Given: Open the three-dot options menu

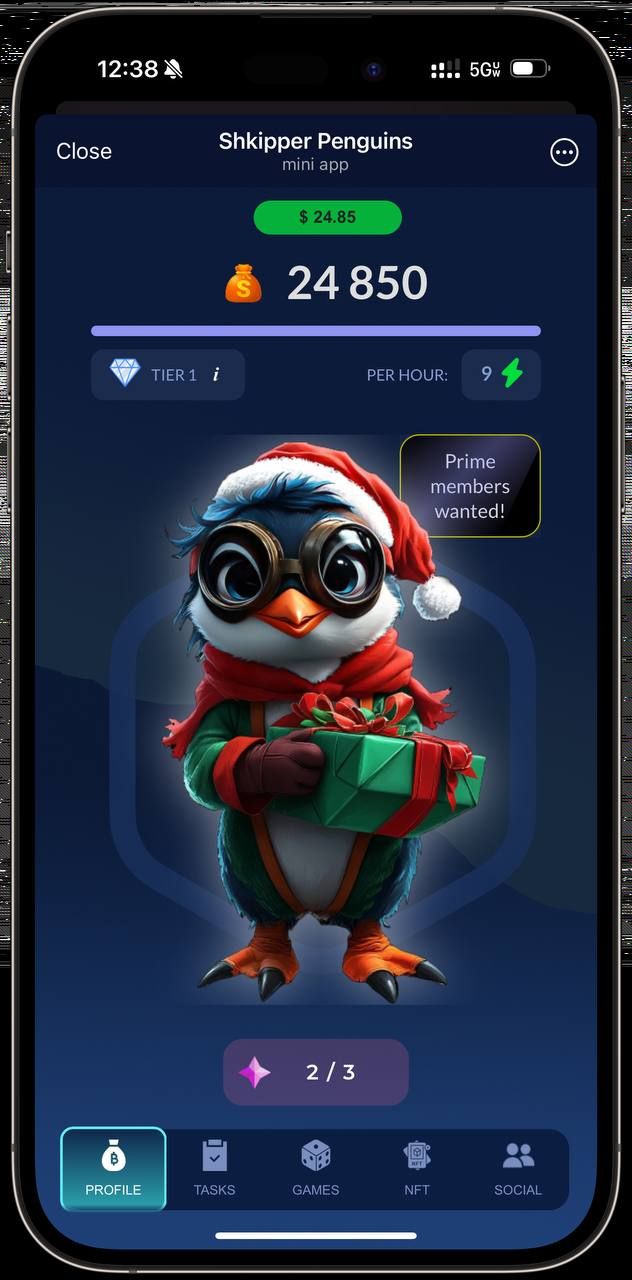Looking at the screenshot, I should click(x=564, y=152).
